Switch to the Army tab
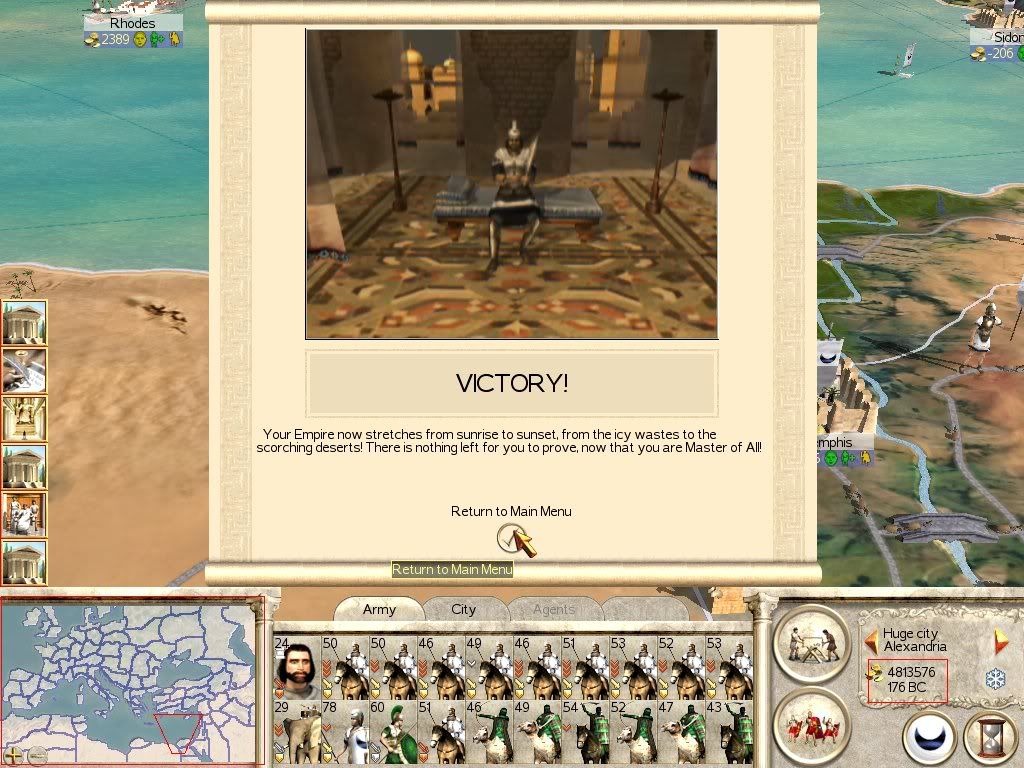Viewport: 1024px width, 768px height. (x=379, y=610)
